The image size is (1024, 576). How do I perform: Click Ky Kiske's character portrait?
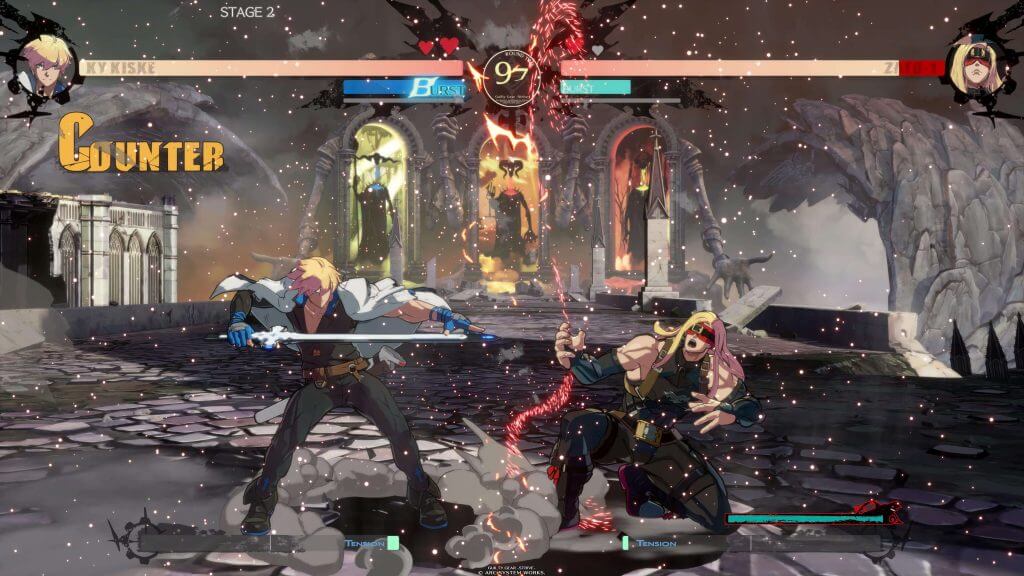[46, 65]
